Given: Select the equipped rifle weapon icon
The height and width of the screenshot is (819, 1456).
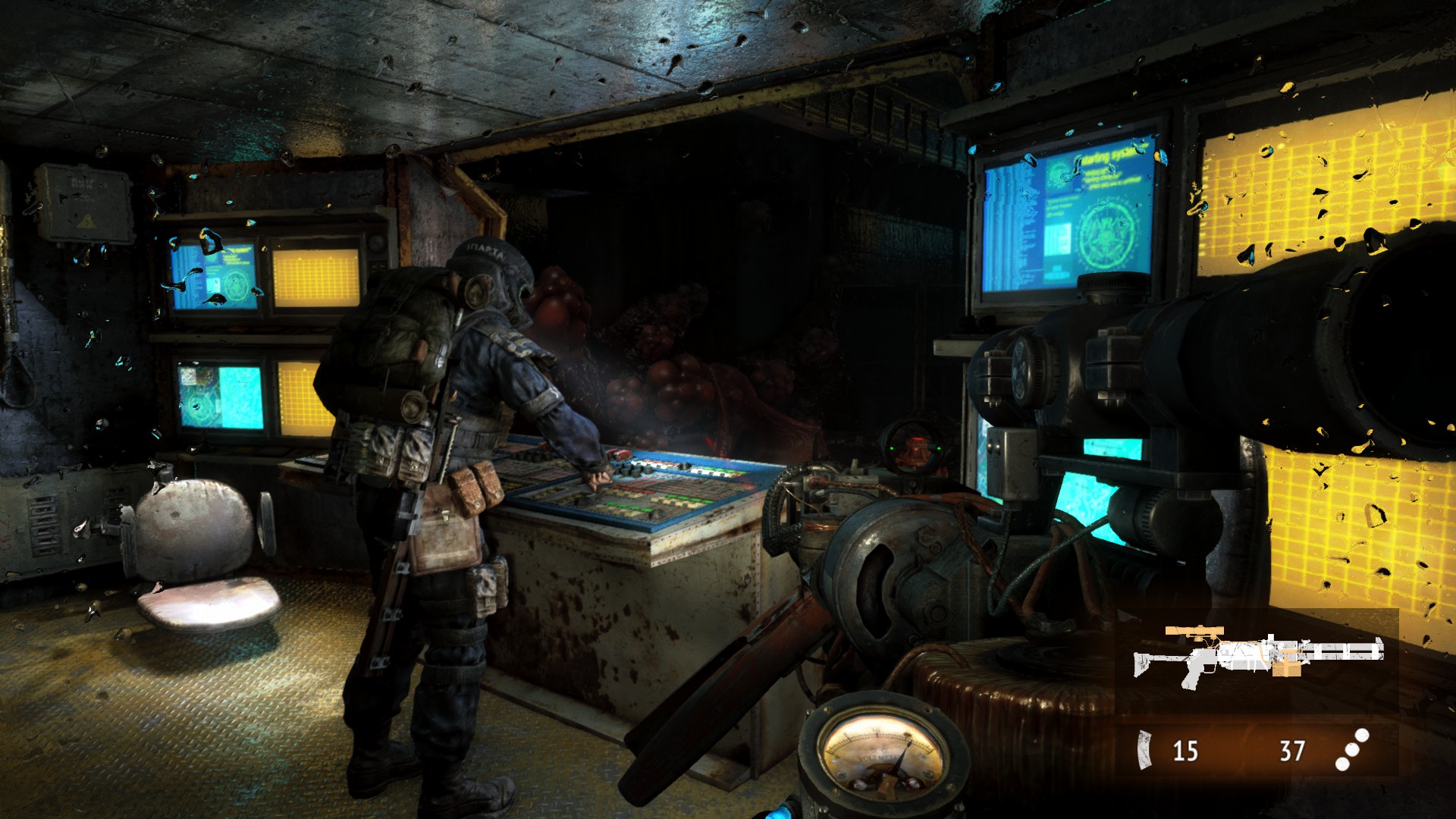Looking at the screenshot, I should click(1258, 654).
